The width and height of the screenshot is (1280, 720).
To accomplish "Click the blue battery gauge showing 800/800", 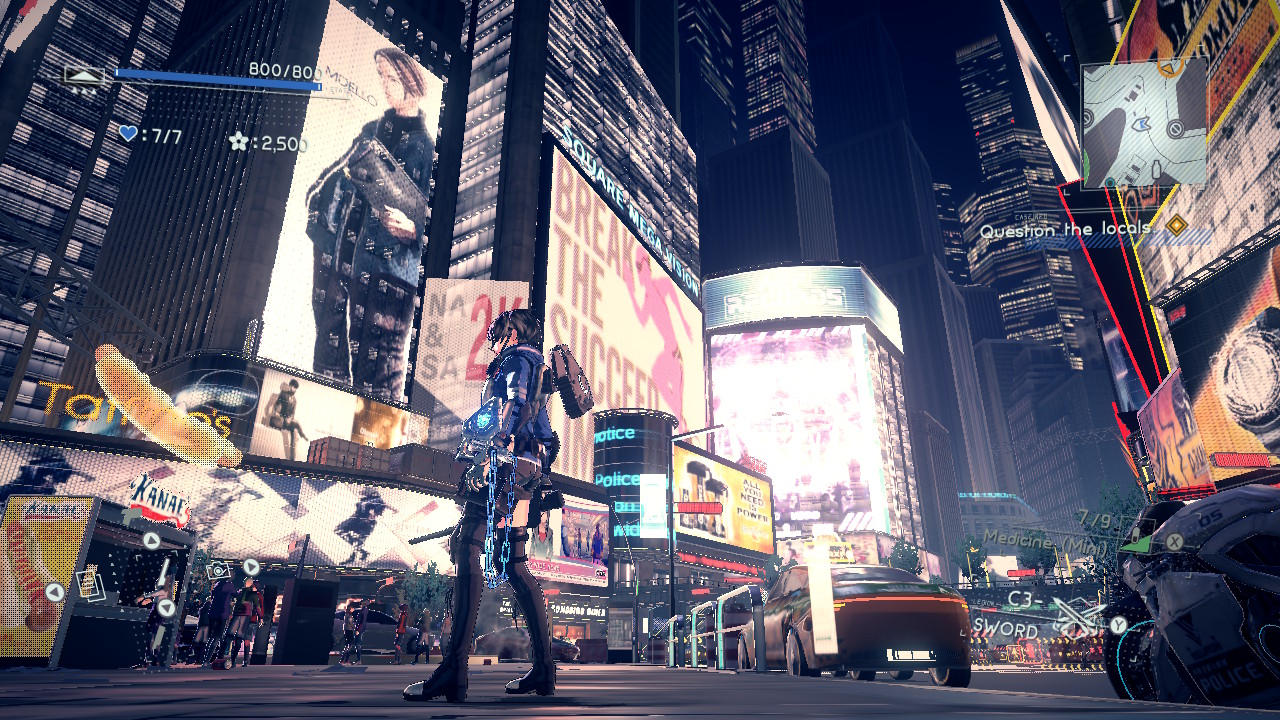I will click(x=217, y=78).
